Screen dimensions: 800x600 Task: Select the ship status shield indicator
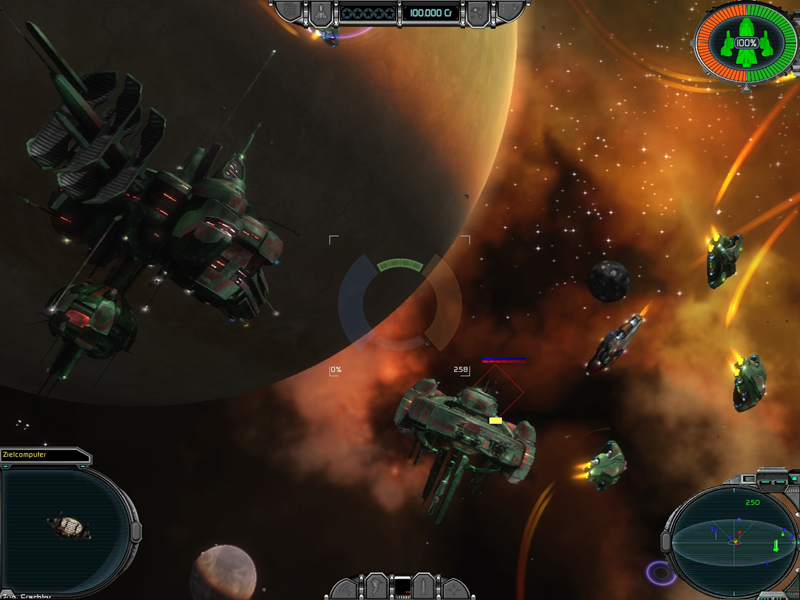coord(746,46)
